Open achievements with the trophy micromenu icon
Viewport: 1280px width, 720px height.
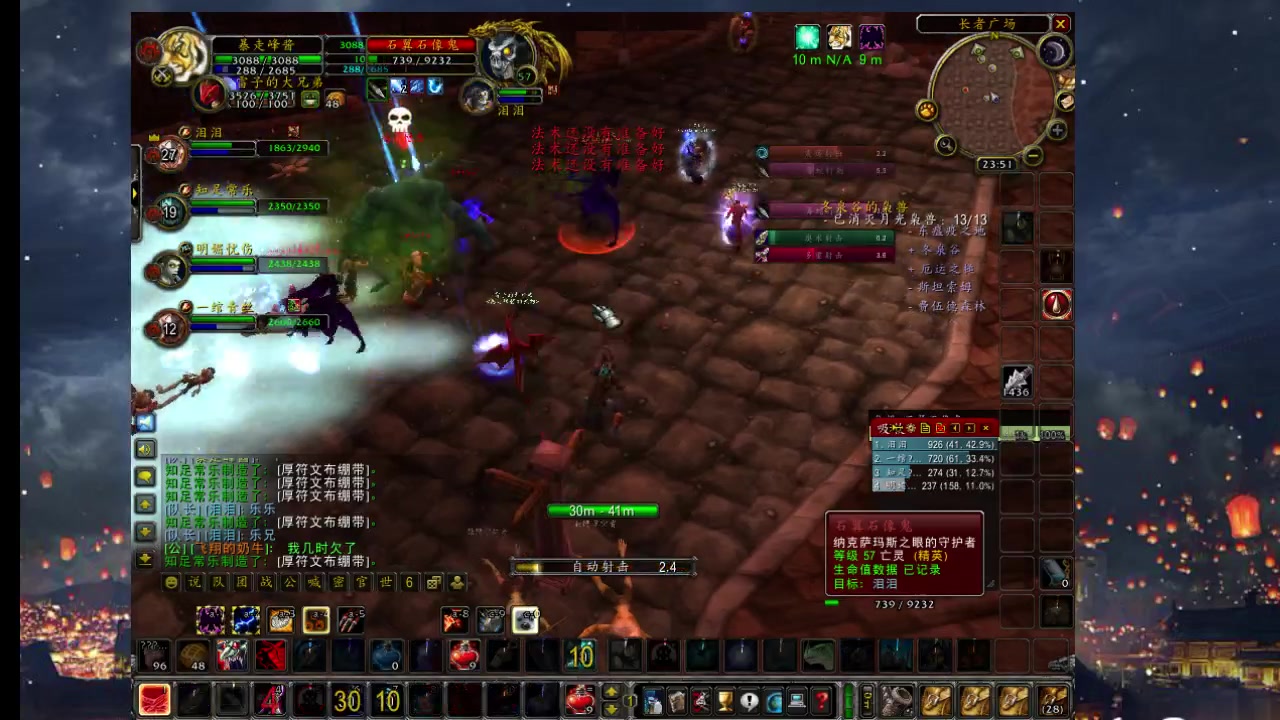point(725,700)
